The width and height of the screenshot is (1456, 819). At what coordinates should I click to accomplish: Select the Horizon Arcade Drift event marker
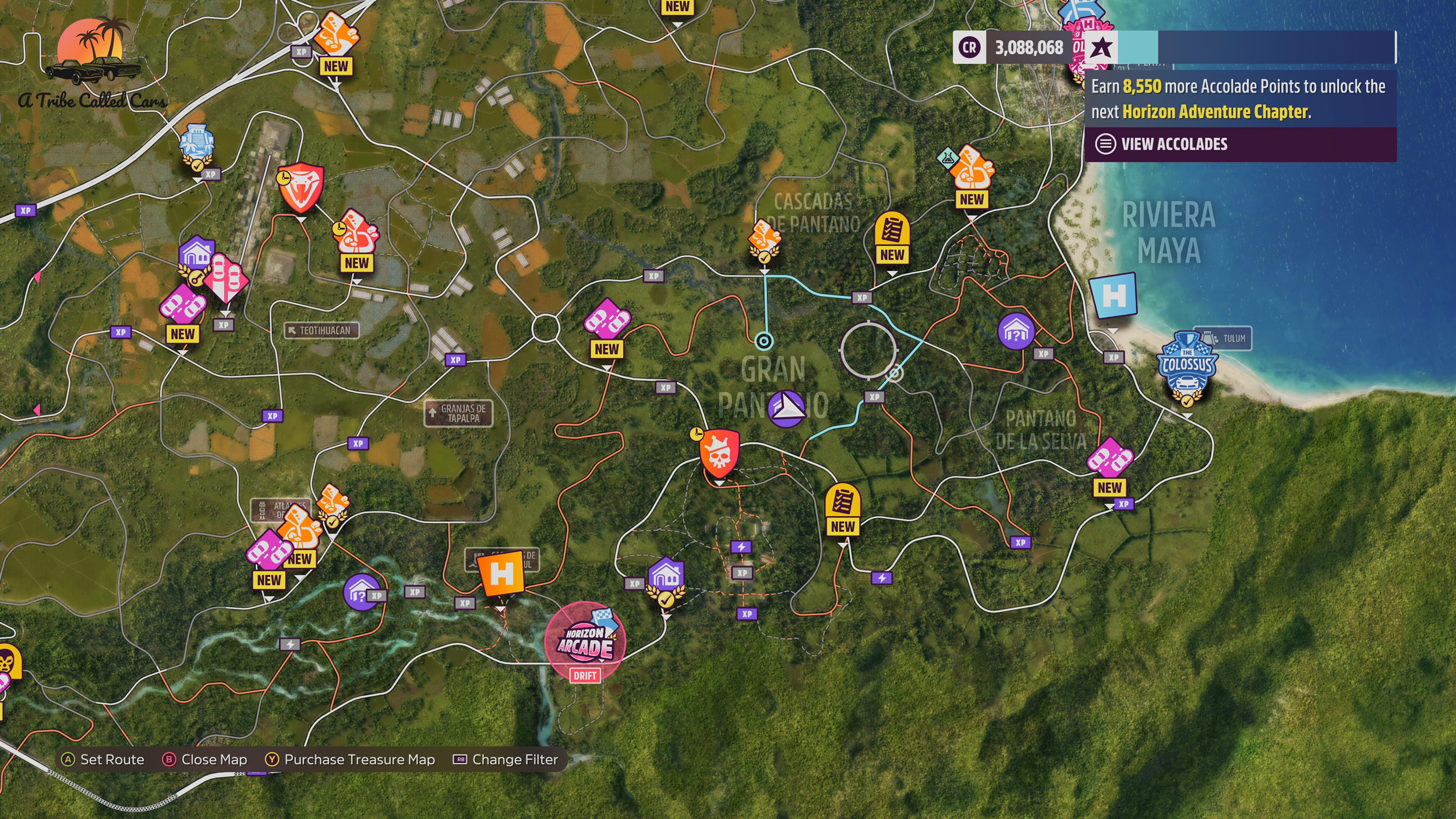[585, 642]
